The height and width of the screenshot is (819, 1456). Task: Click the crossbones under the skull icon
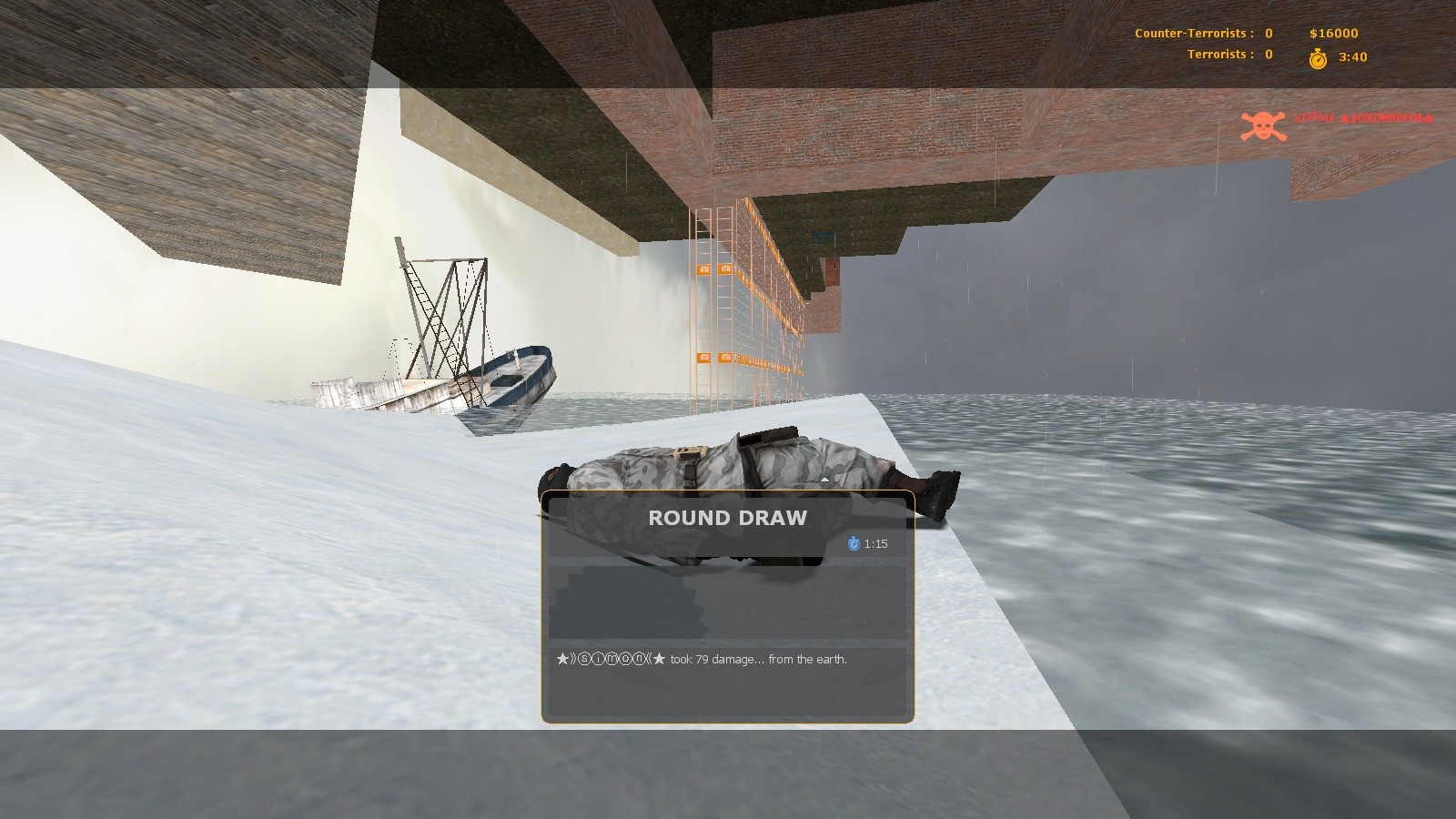point(1262,132)
